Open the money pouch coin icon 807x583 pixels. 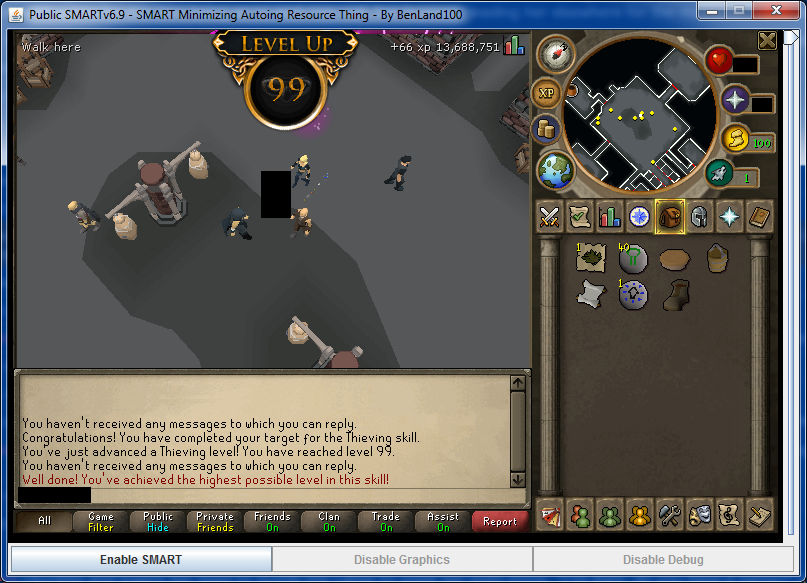pos(733,140)
